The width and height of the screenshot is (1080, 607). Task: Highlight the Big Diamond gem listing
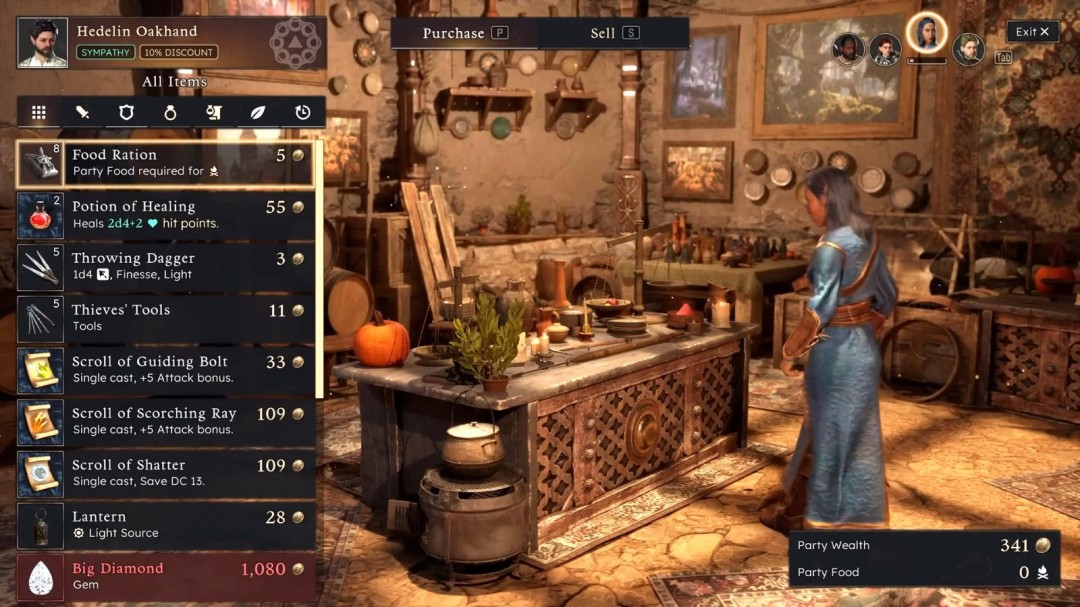166,577
